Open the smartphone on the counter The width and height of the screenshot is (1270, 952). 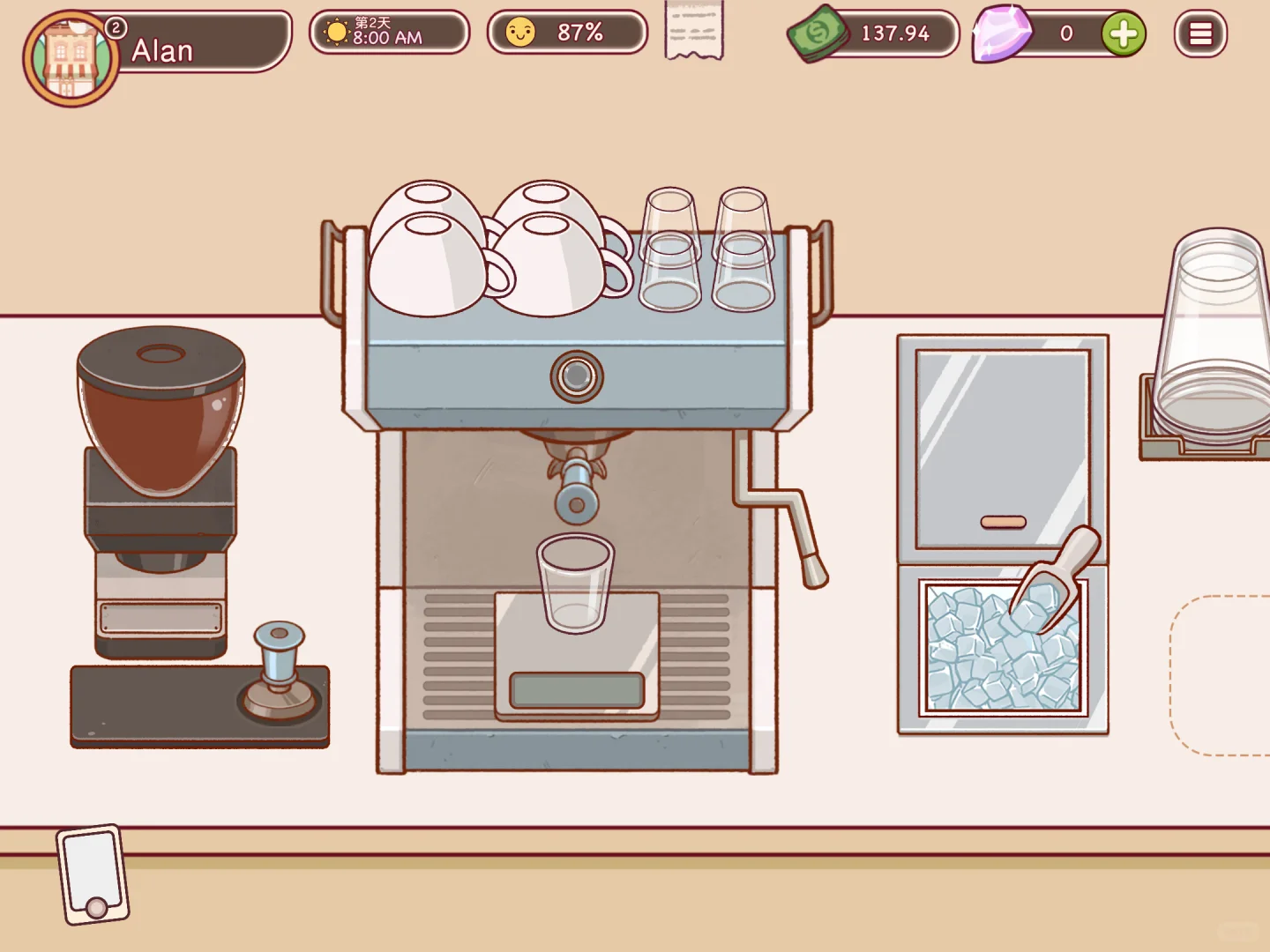(93, 874)
